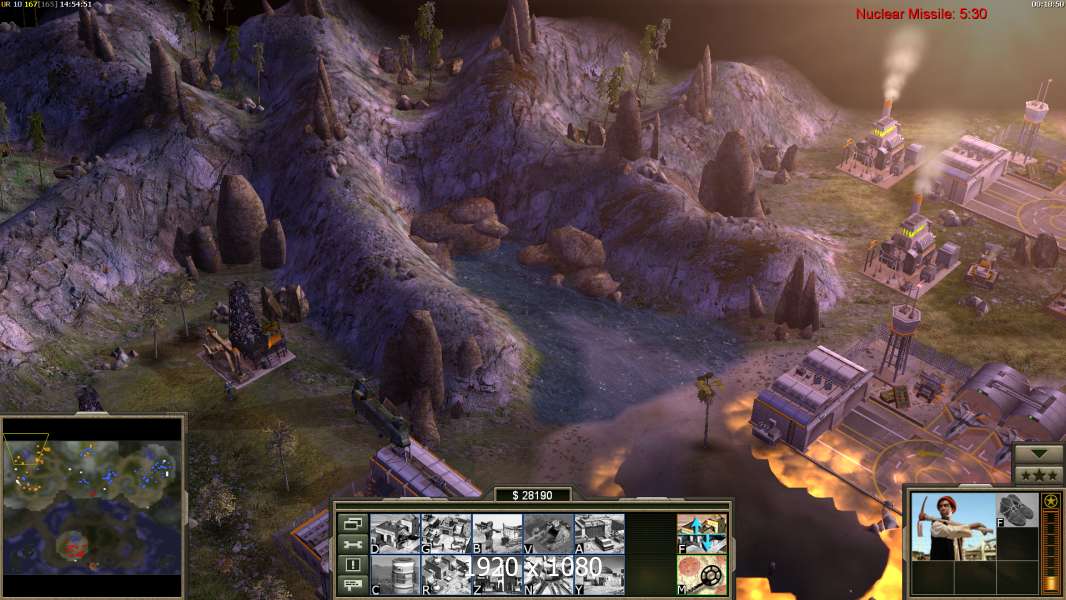The height and width of the screenshot is (600, 1066).
Task: Select the build option with hotkey A
Action: click(x=599, y=533)
